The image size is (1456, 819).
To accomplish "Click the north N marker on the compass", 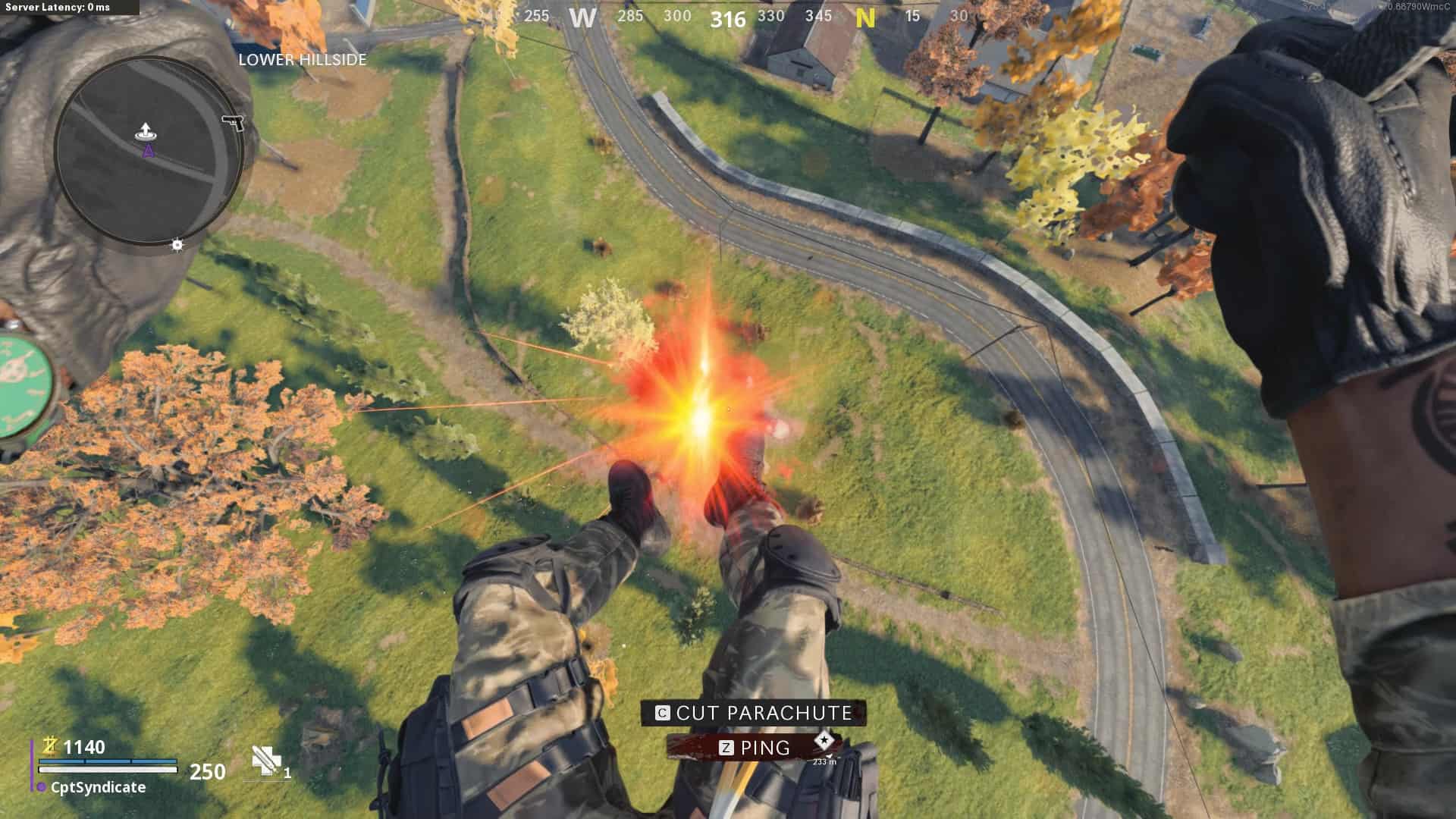I will point(865,17).
